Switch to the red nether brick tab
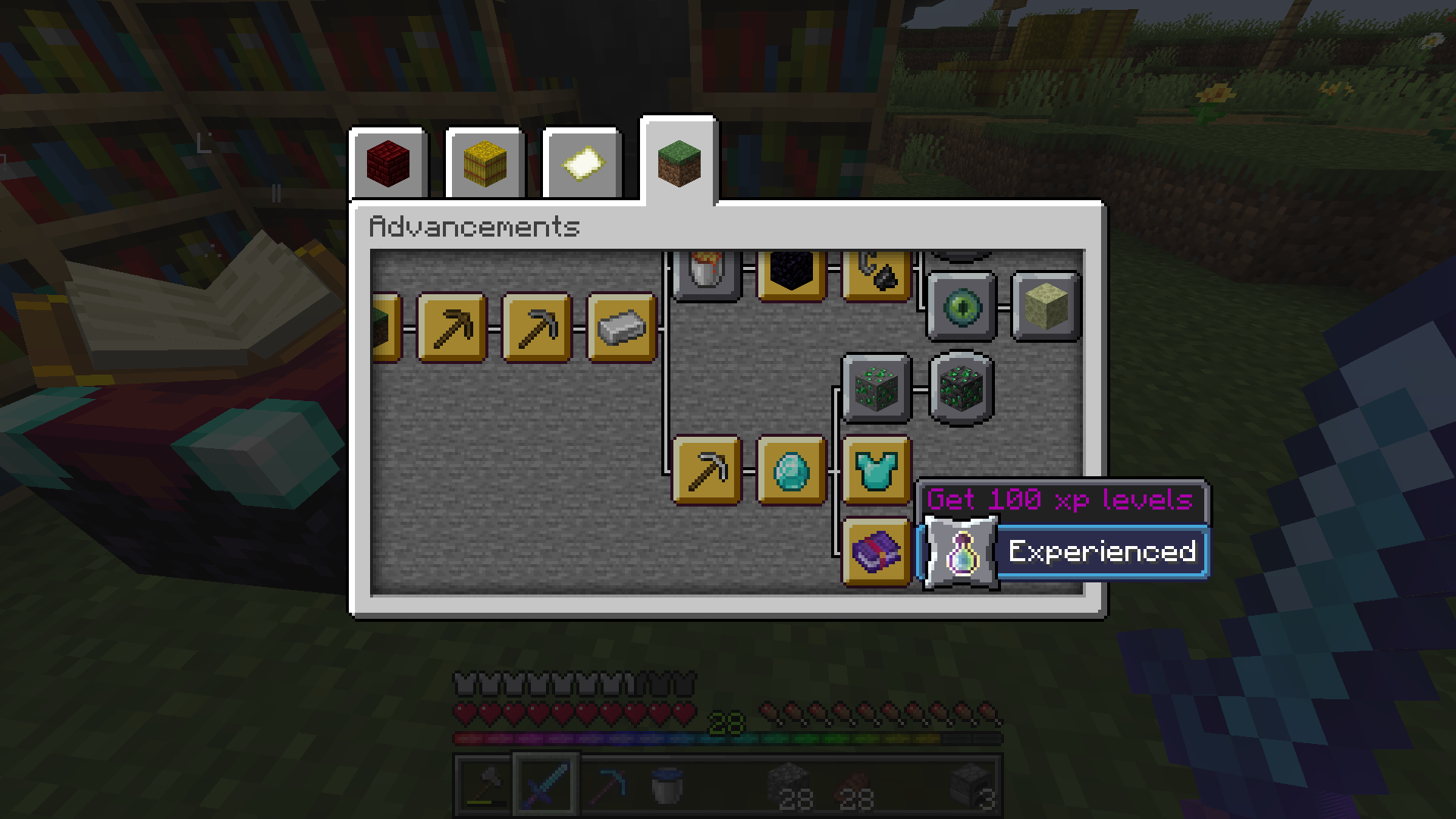 click(x=388, y=163)
